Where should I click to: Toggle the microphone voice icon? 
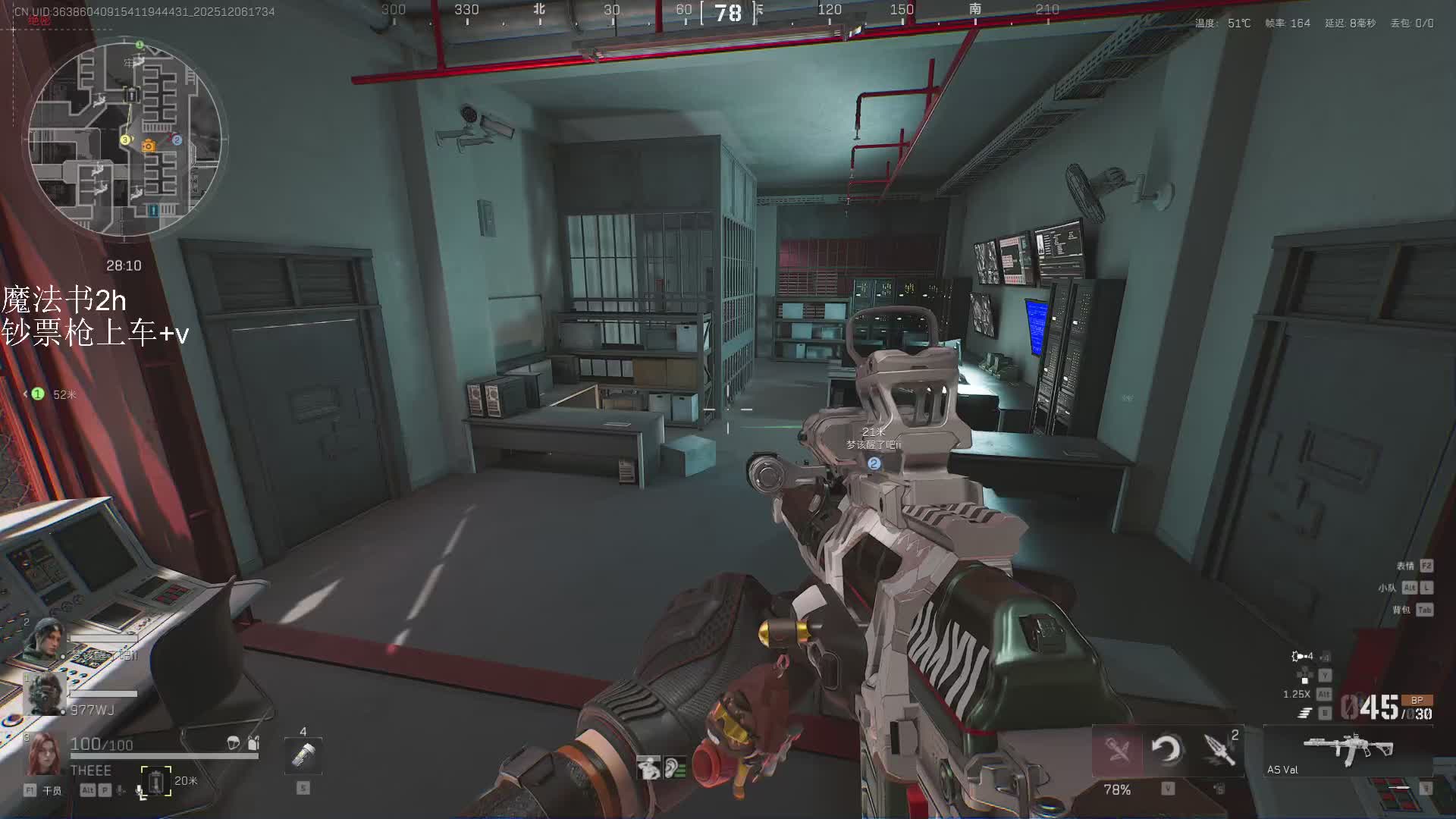coord(140,791)
